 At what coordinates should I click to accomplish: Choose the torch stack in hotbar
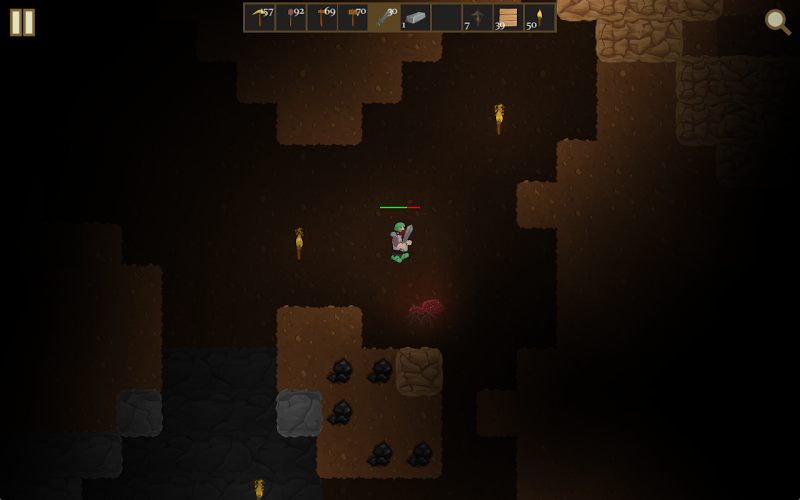click(539, 17)
